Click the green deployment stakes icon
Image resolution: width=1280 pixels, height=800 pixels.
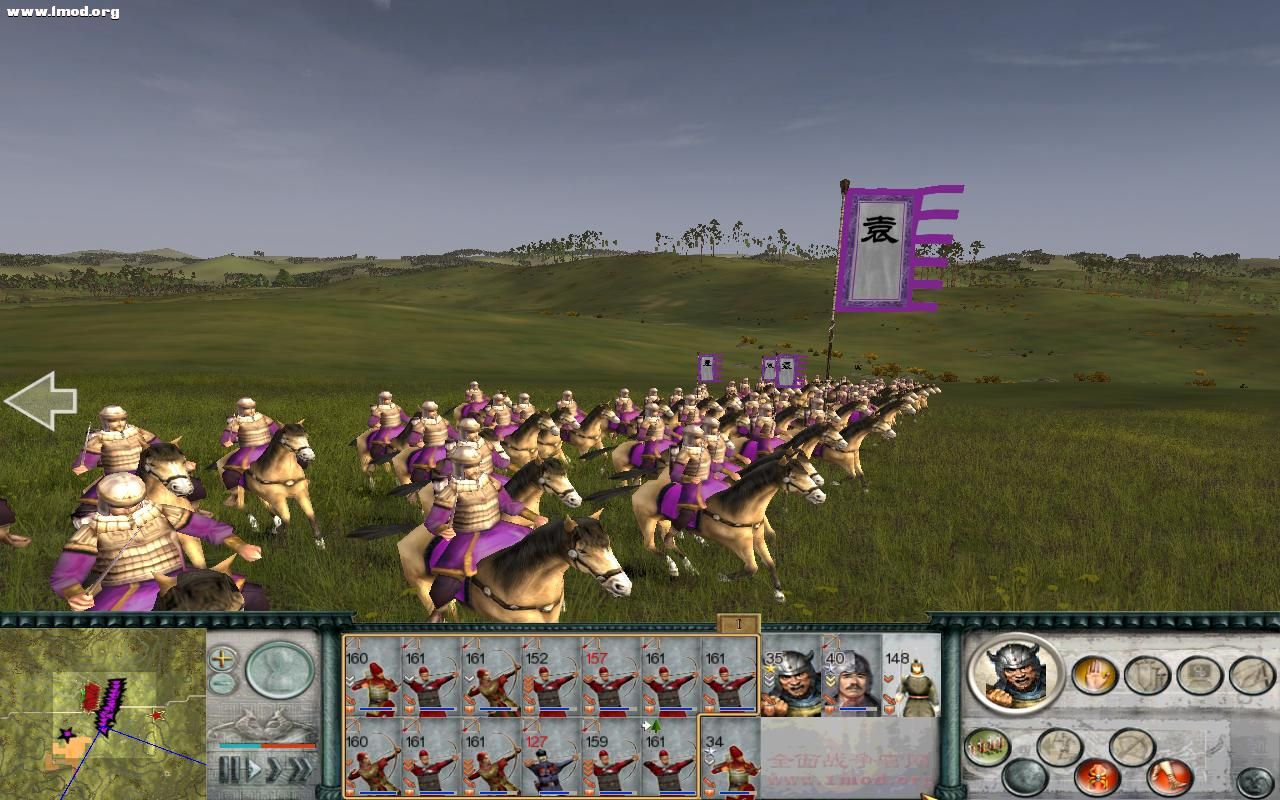coord(986,745)
